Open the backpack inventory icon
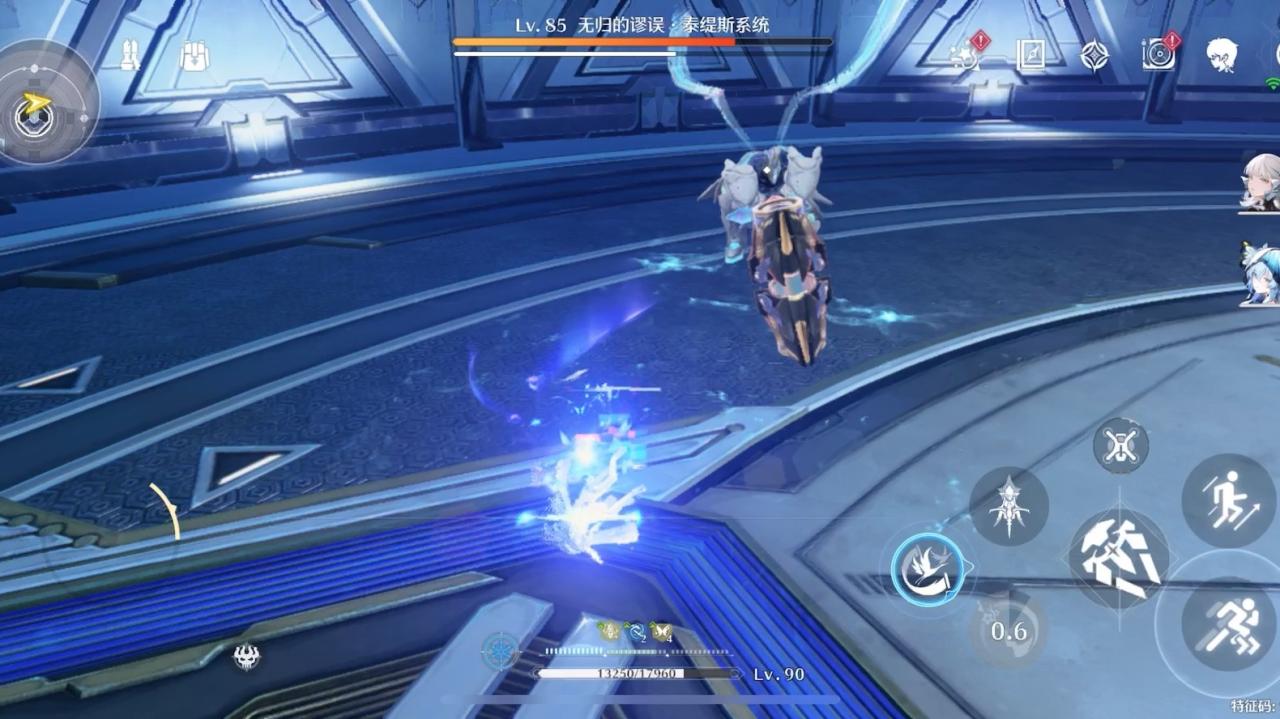 [x=194, y=56]
